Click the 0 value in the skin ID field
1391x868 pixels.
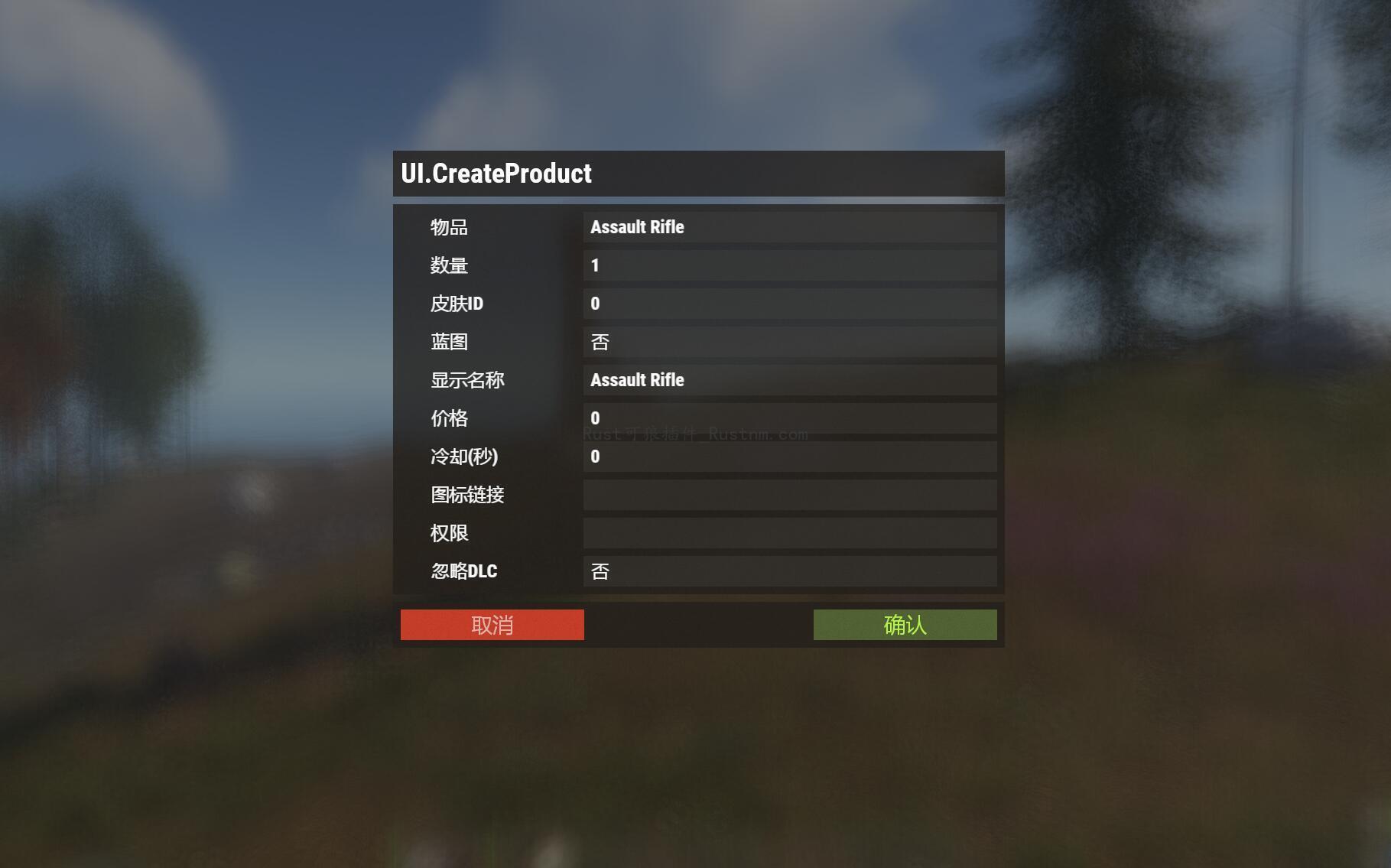(595, 304)
